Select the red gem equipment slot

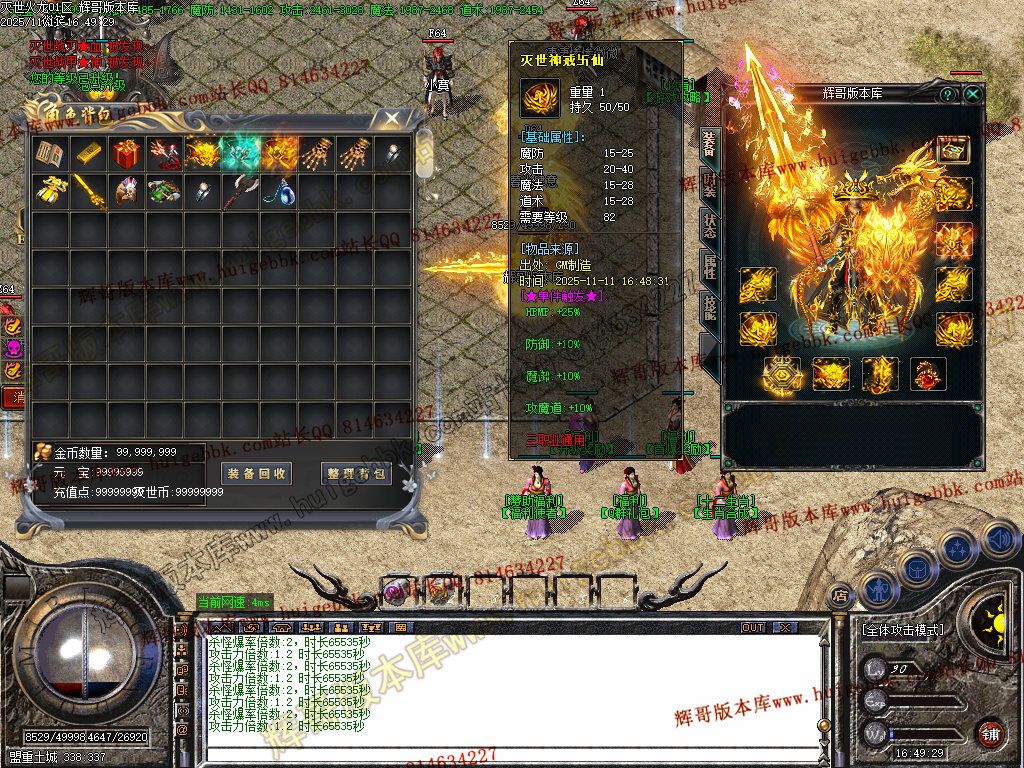coord(928,375)
